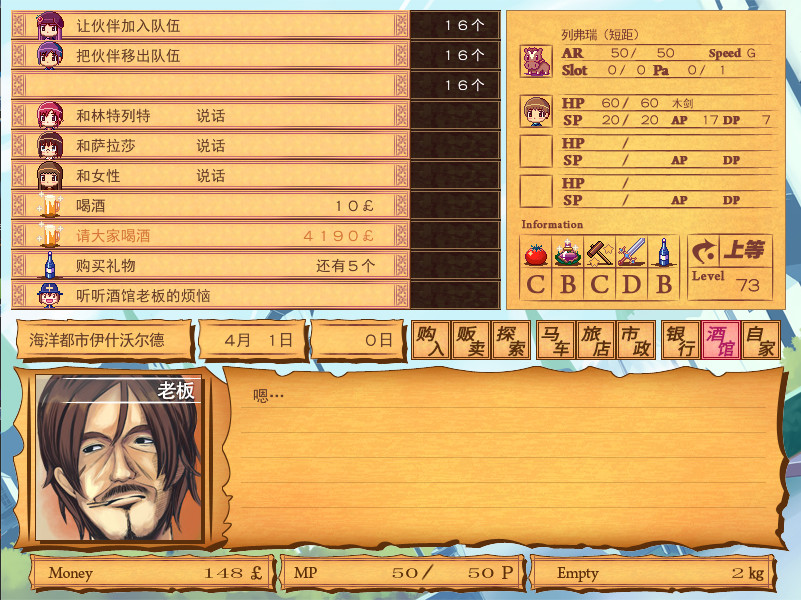Select 把伙伴移出队伍 option
The image size is (801, 600).
pos(210,55)
